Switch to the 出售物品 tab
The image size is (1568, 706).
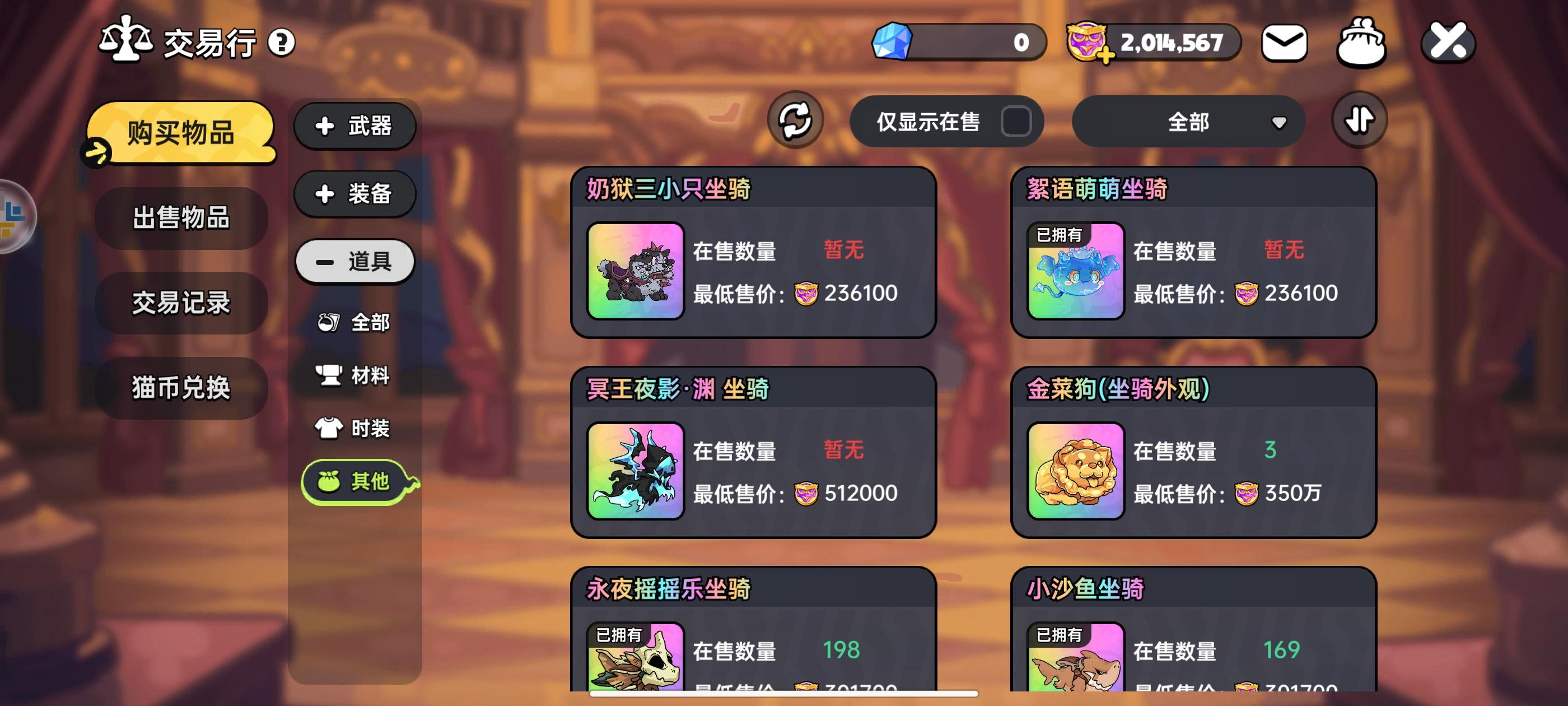180,219
